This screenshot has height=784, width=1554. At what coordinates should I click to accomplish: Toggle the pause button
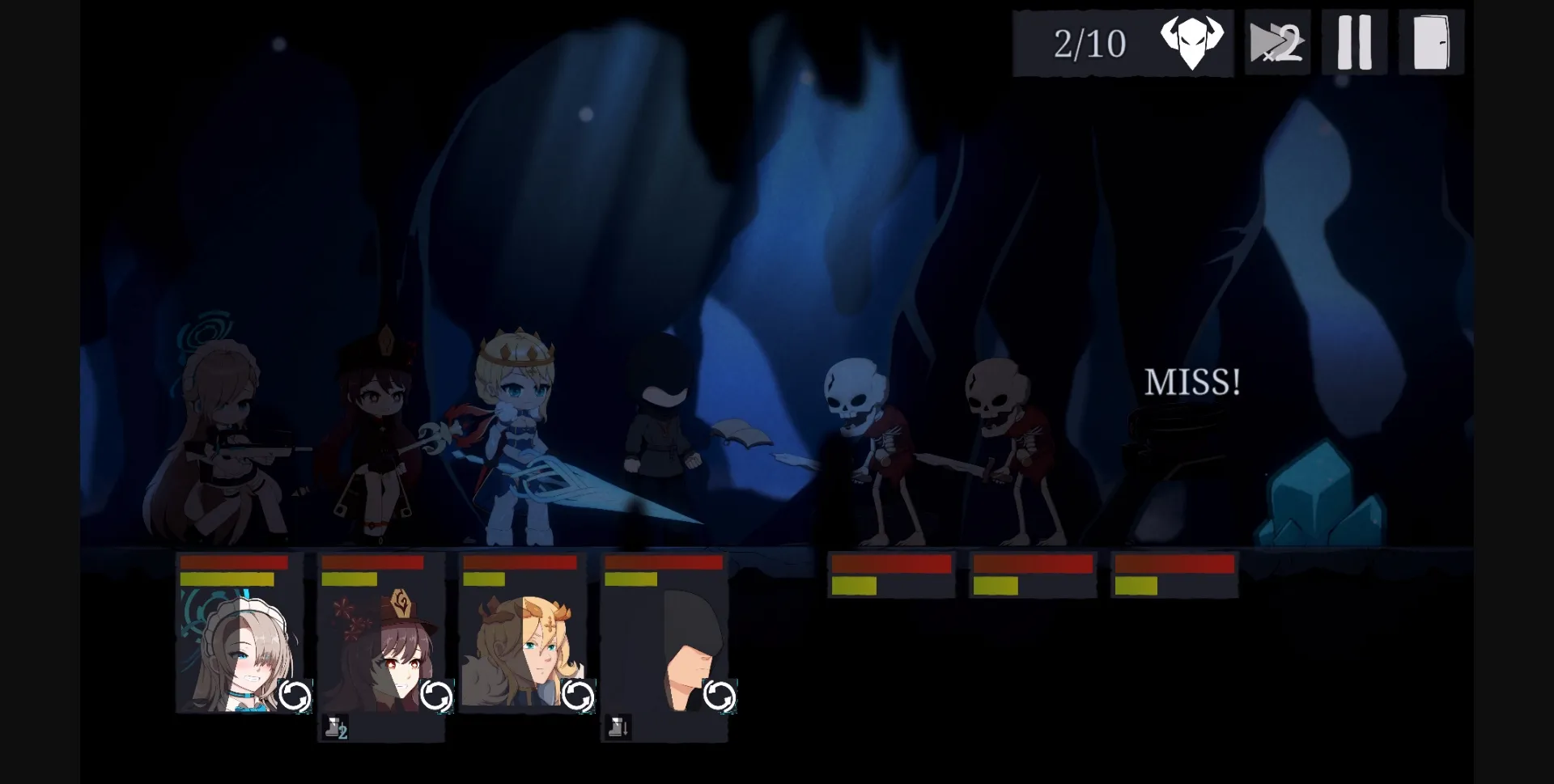[1354, 40]
